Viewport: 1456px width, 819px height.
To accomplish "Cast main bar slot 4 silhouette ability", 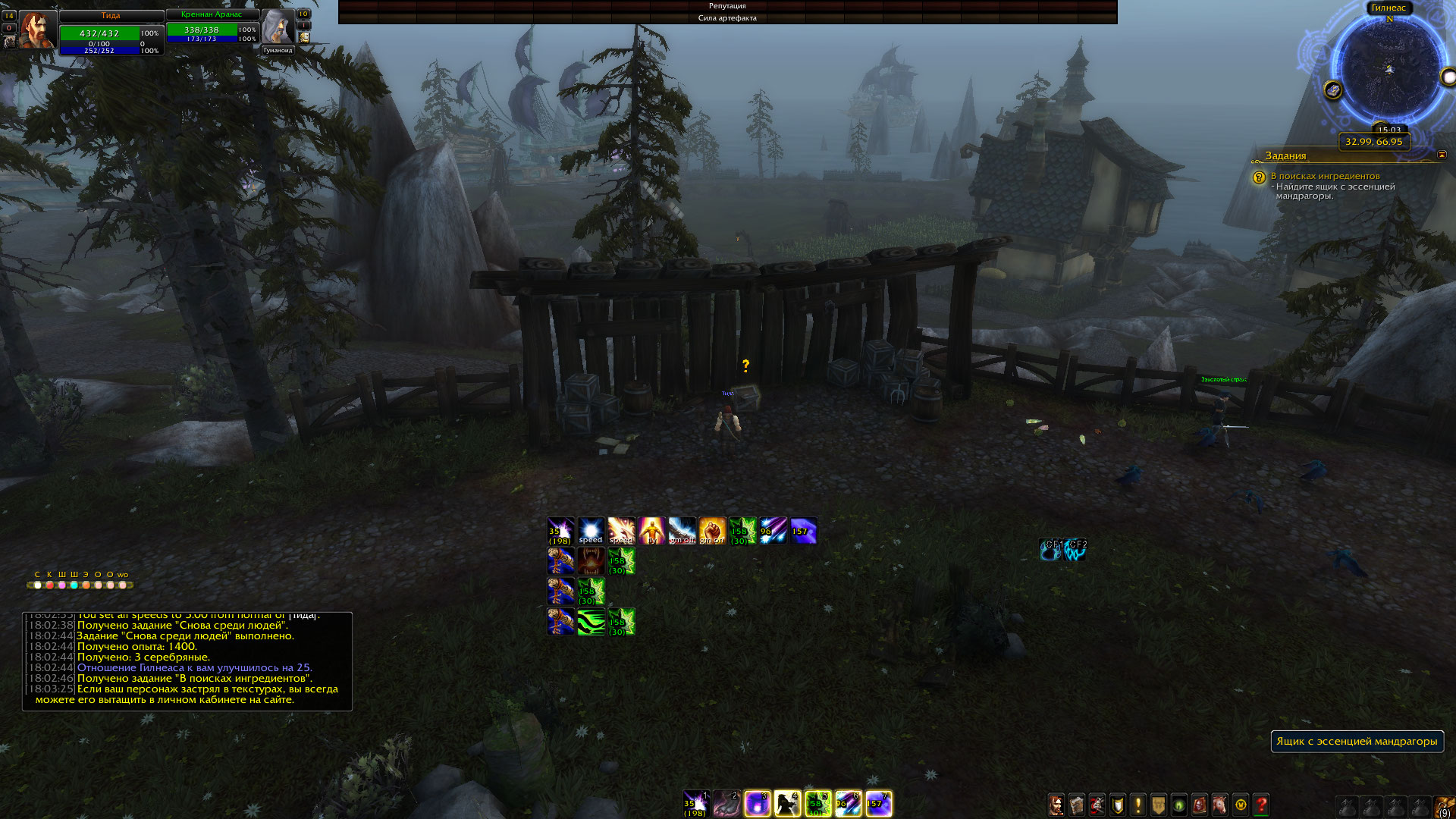I will (x=787, y=804).
